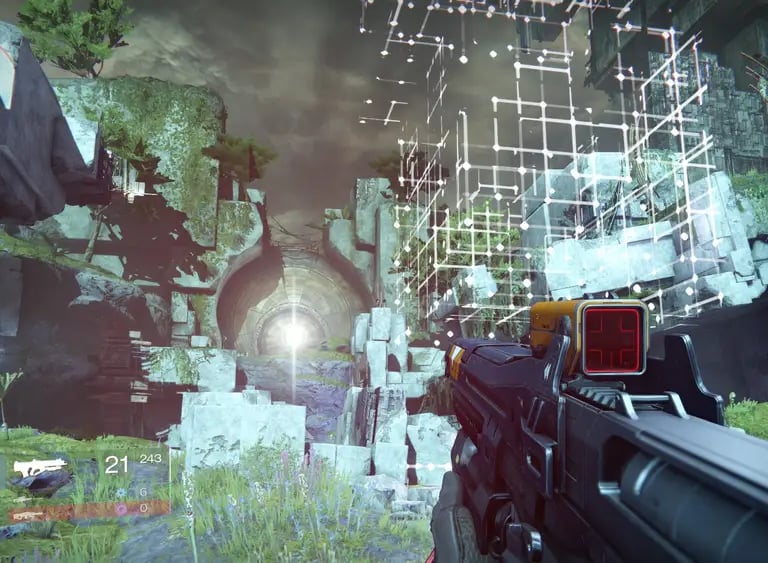Select the primary weapon icon
The image size is (768, 563).
pyautogui.click(x=39, y=467)
